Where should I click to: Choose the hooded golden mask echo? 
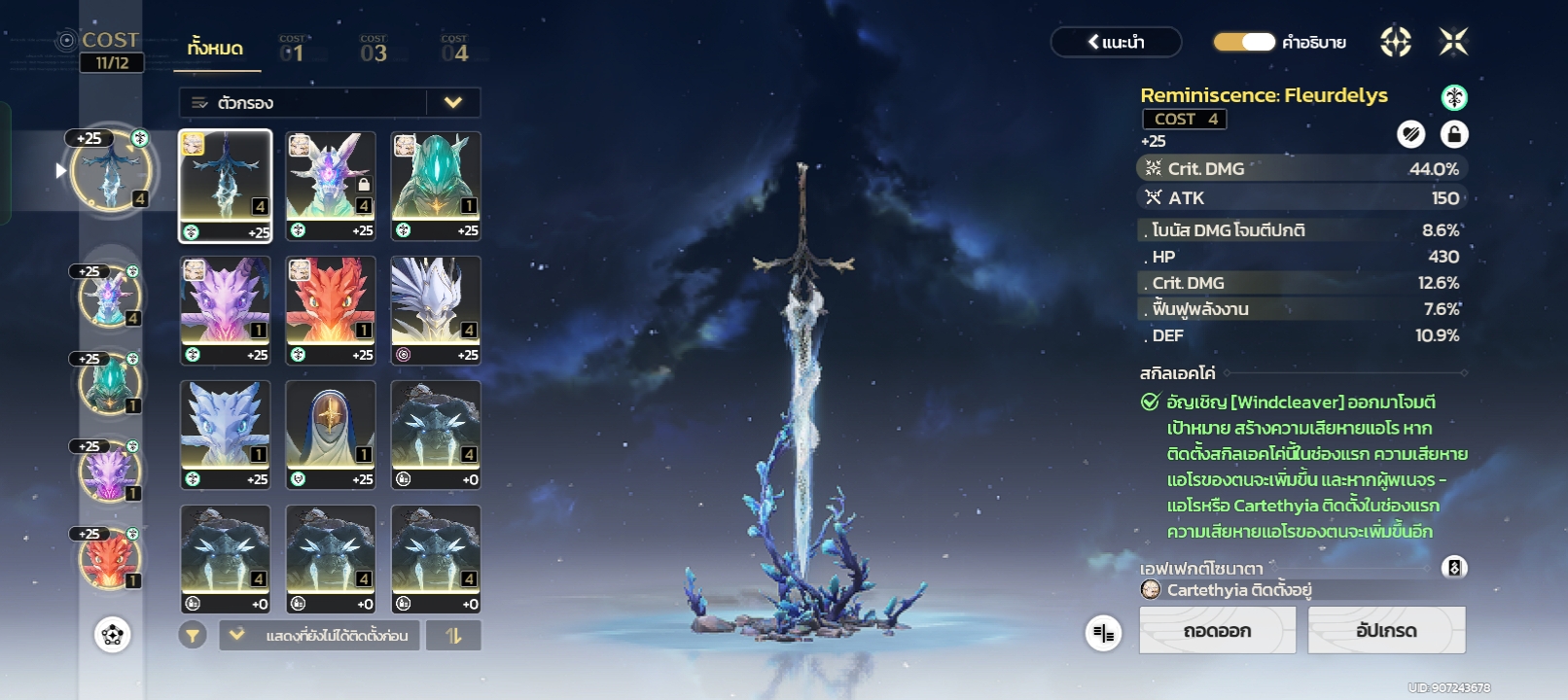click(331, 435)
